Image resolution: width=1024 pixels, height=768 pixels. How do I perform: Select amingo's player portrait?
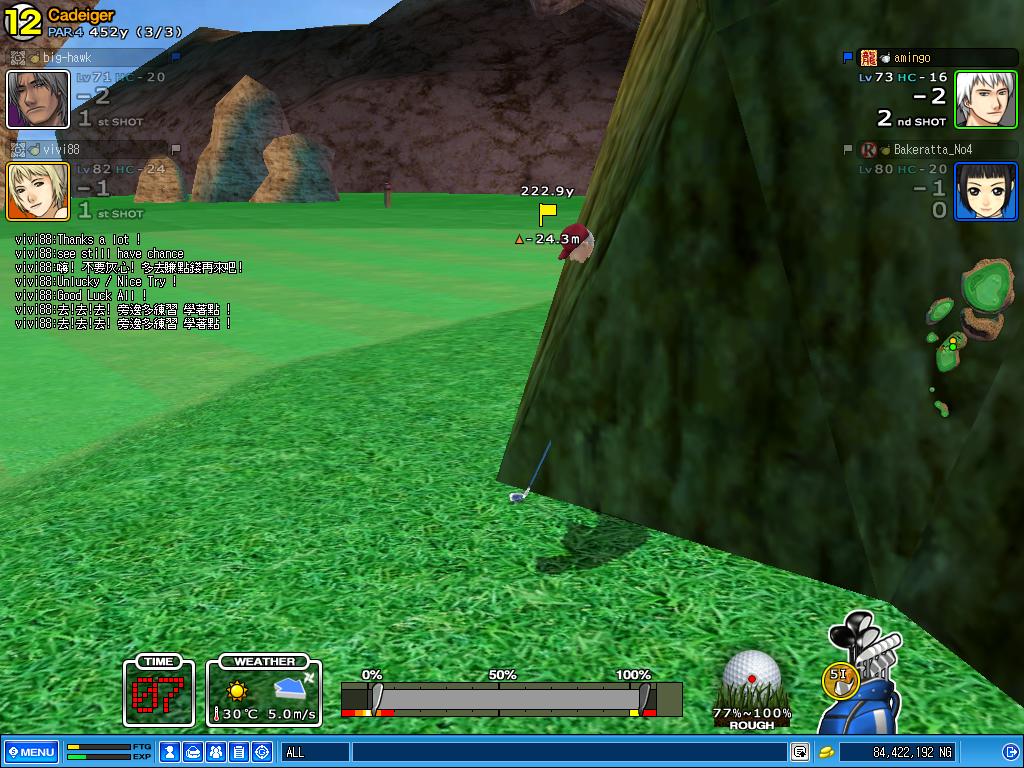985,99
